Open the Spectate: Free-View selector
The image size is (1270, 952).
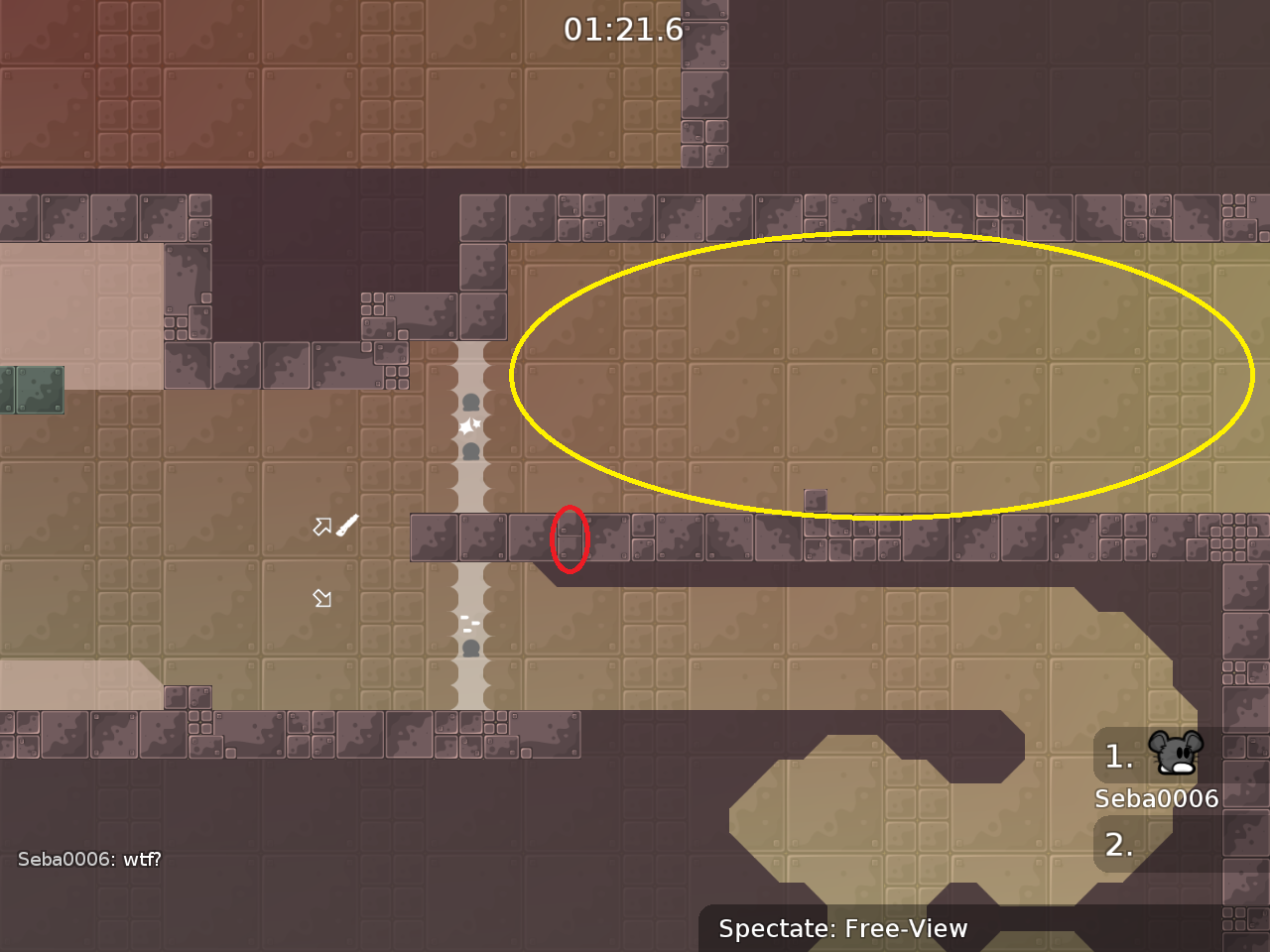(x=842, y=929)
